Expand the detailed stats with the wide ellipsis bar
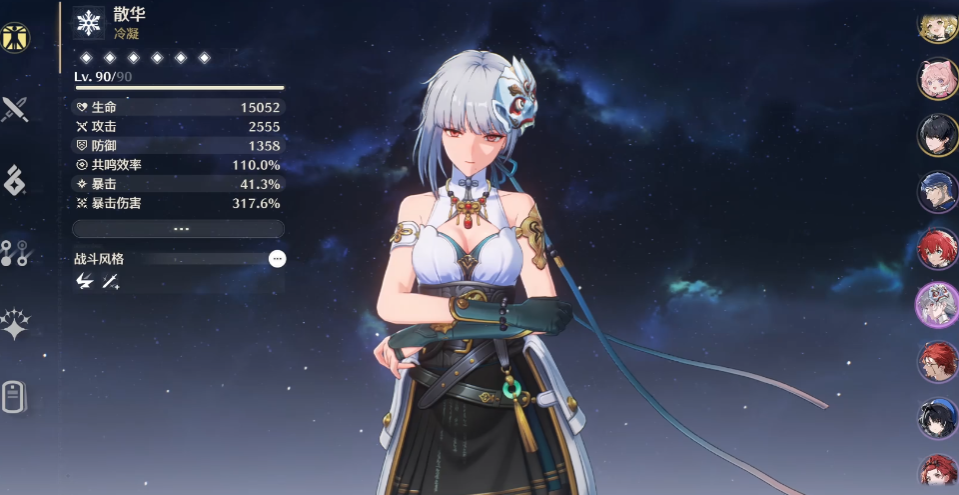The height and width of the screenshot is (495, 959). click(180, 229)
